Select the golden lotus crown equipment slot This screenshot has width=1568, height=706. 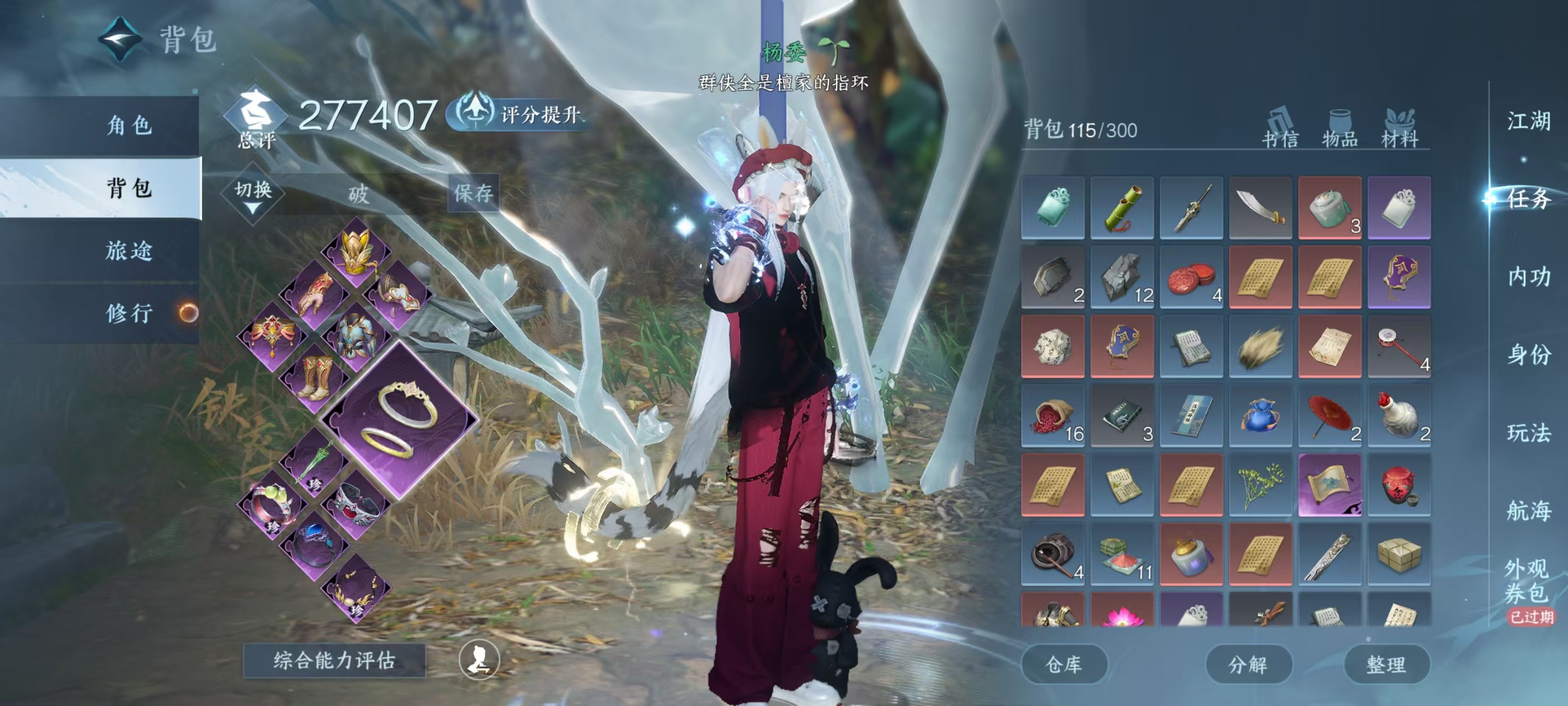(356, 252)
